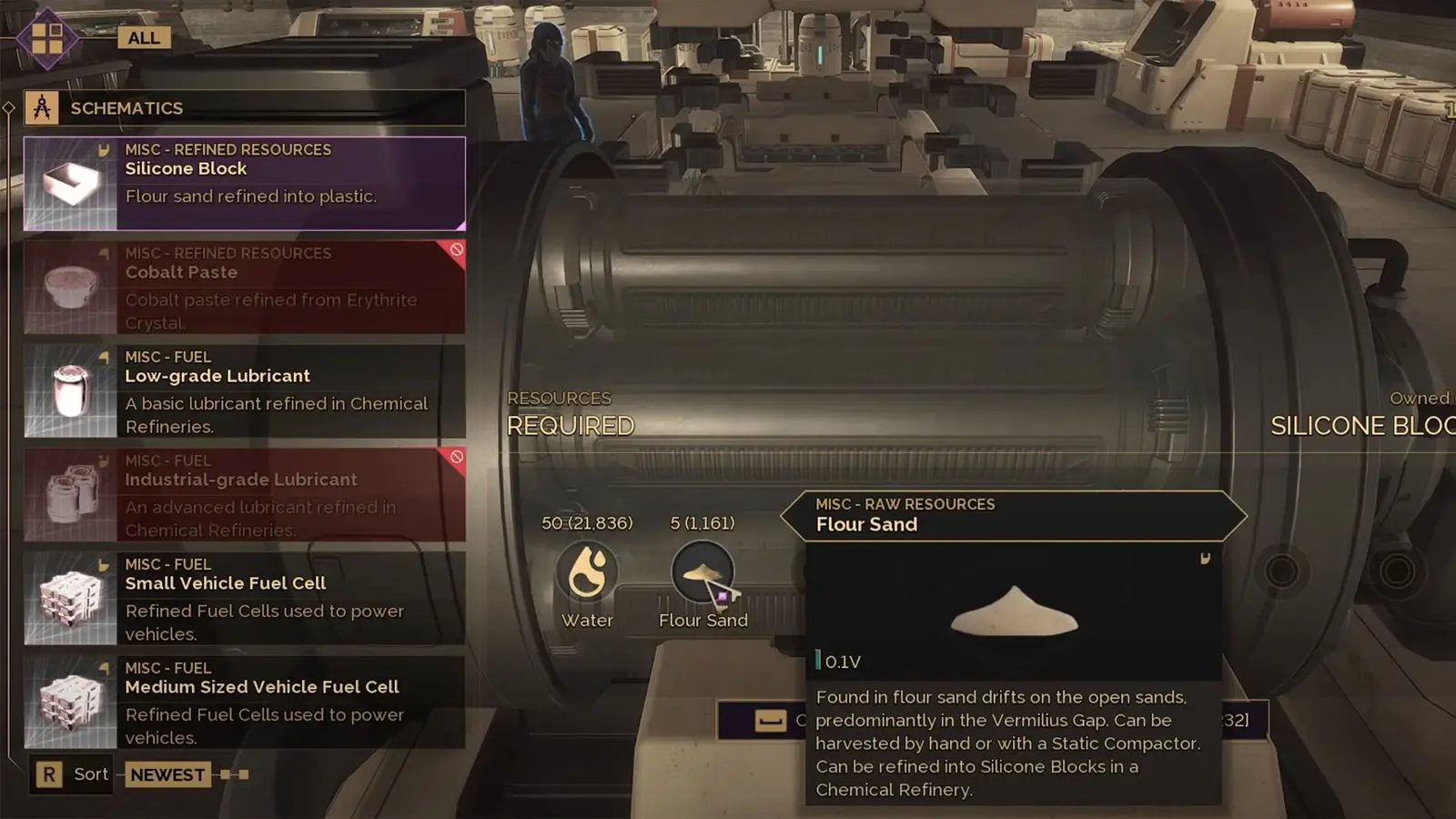Collapse the Schematics header
The image size is (1456, 819).
click(x=244, y=108)
